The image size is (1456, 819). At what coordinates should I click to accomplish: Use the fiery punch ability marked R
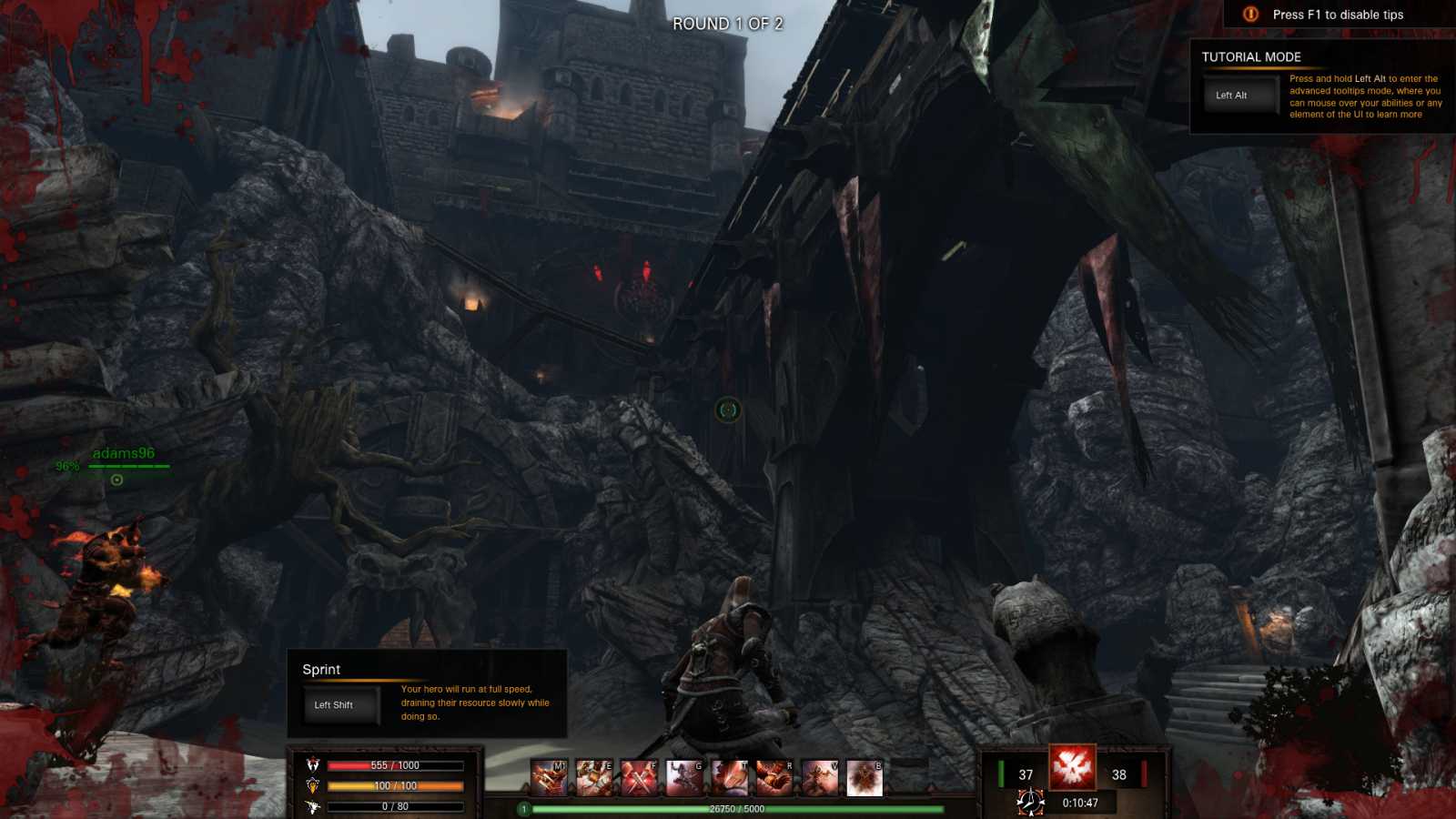(x=774, y=778)
